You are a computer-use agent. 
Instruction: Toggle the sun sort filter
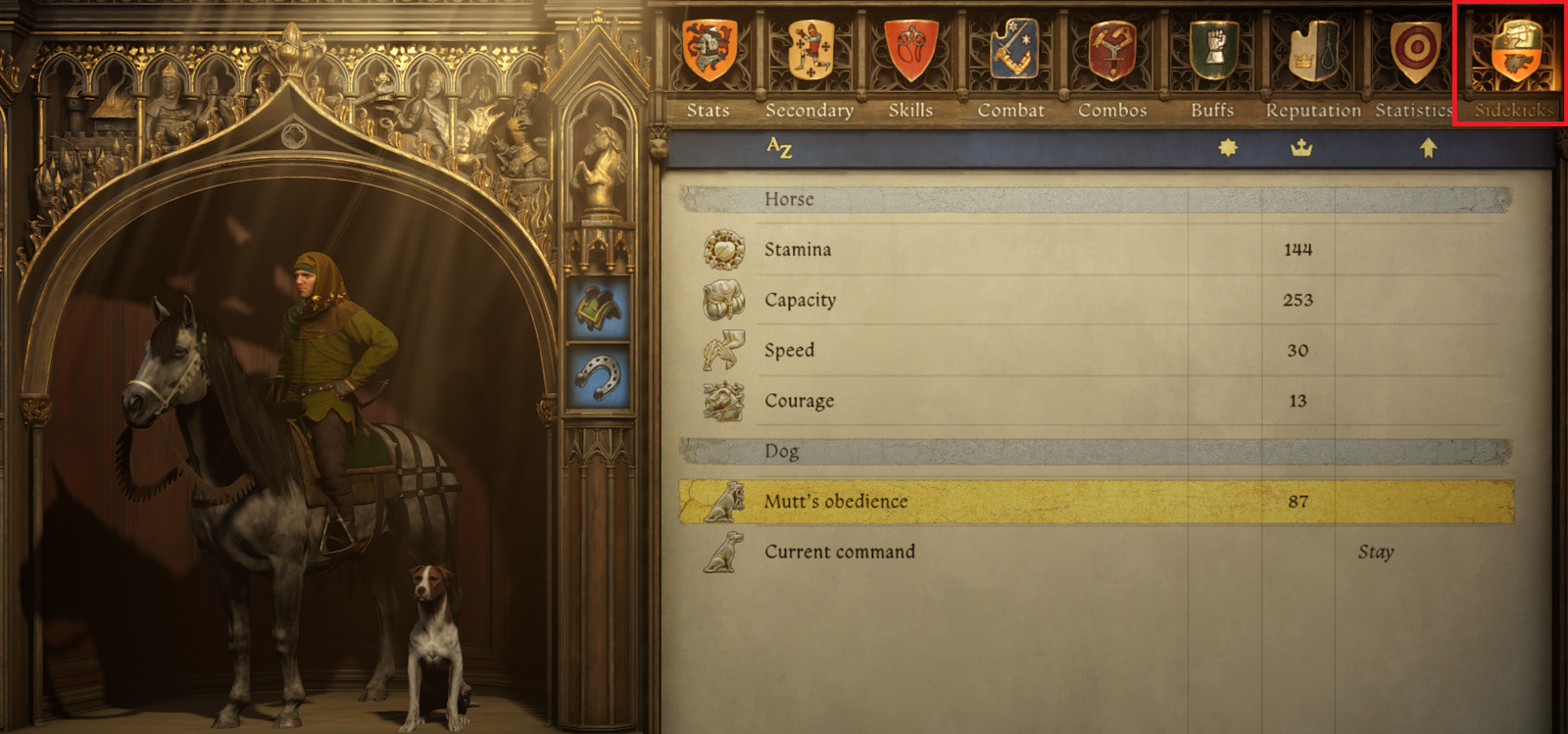1223,145
